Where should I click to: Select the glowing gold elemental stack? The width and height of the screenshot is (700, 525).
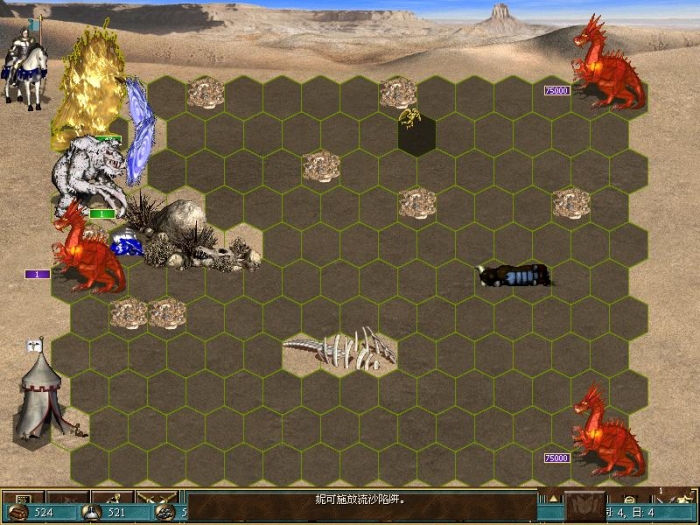coord(88,88)
